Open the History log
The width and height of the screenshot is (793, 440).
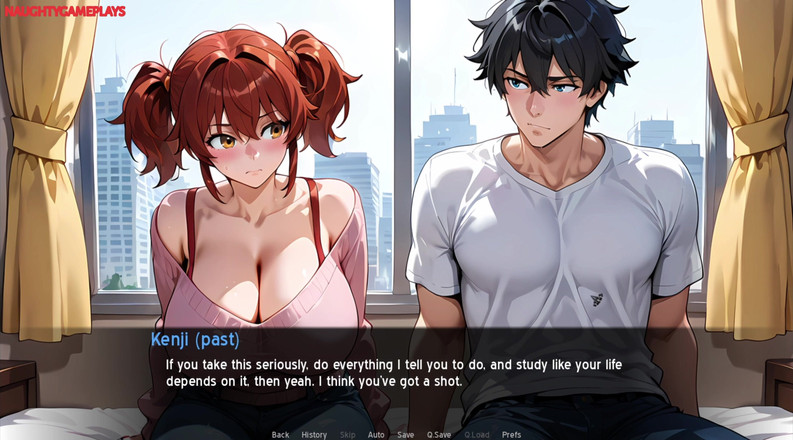(x=314, y=435)
